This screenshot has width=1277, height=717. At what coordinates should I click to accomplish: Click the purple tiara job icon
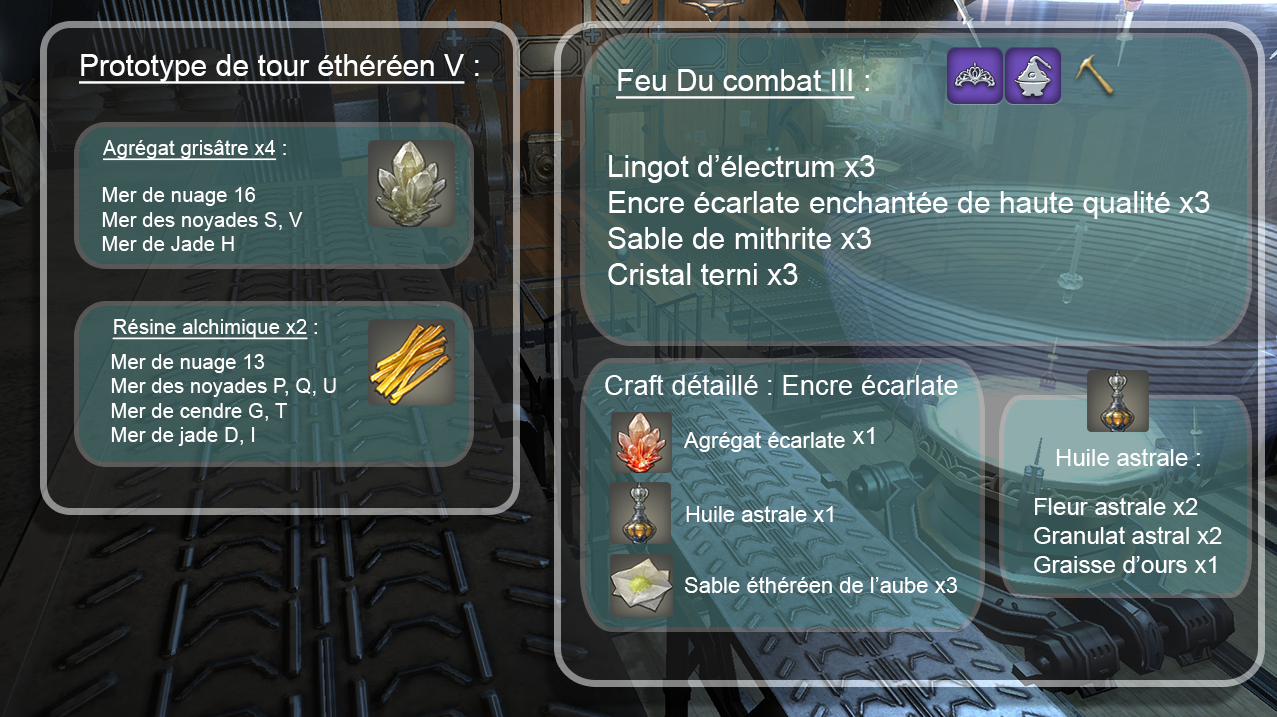point(975,75)
